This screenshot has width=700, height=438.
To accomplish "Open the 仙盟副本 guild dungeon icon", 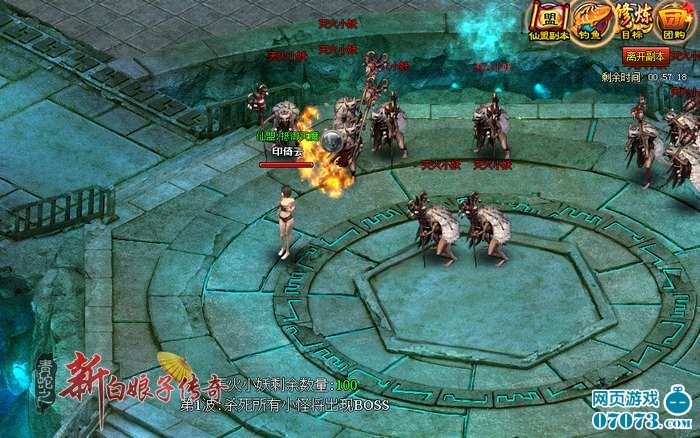I will coord(549,20).
